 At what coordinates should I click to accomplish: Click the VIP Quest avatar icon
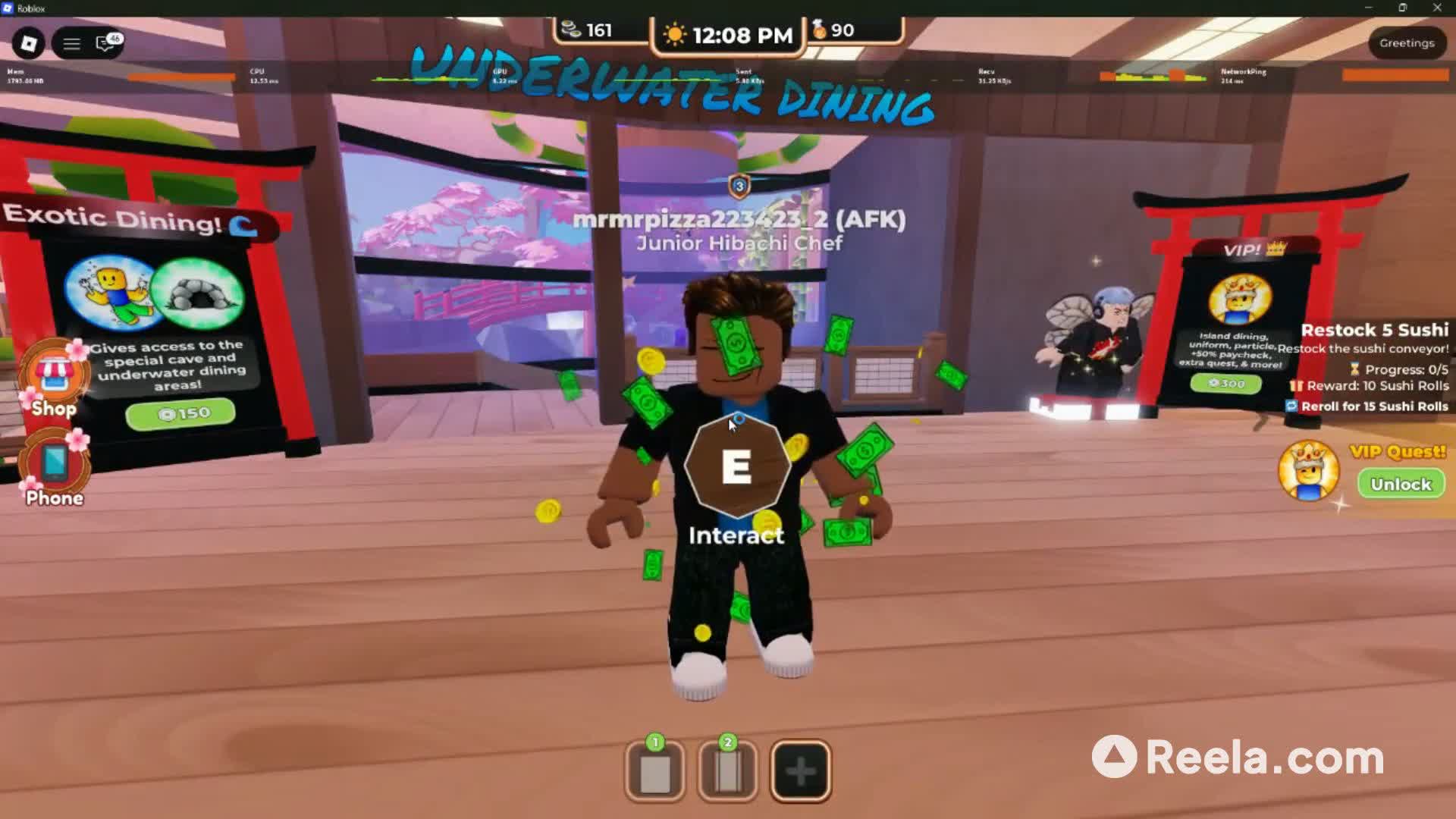click(1310, 470)
